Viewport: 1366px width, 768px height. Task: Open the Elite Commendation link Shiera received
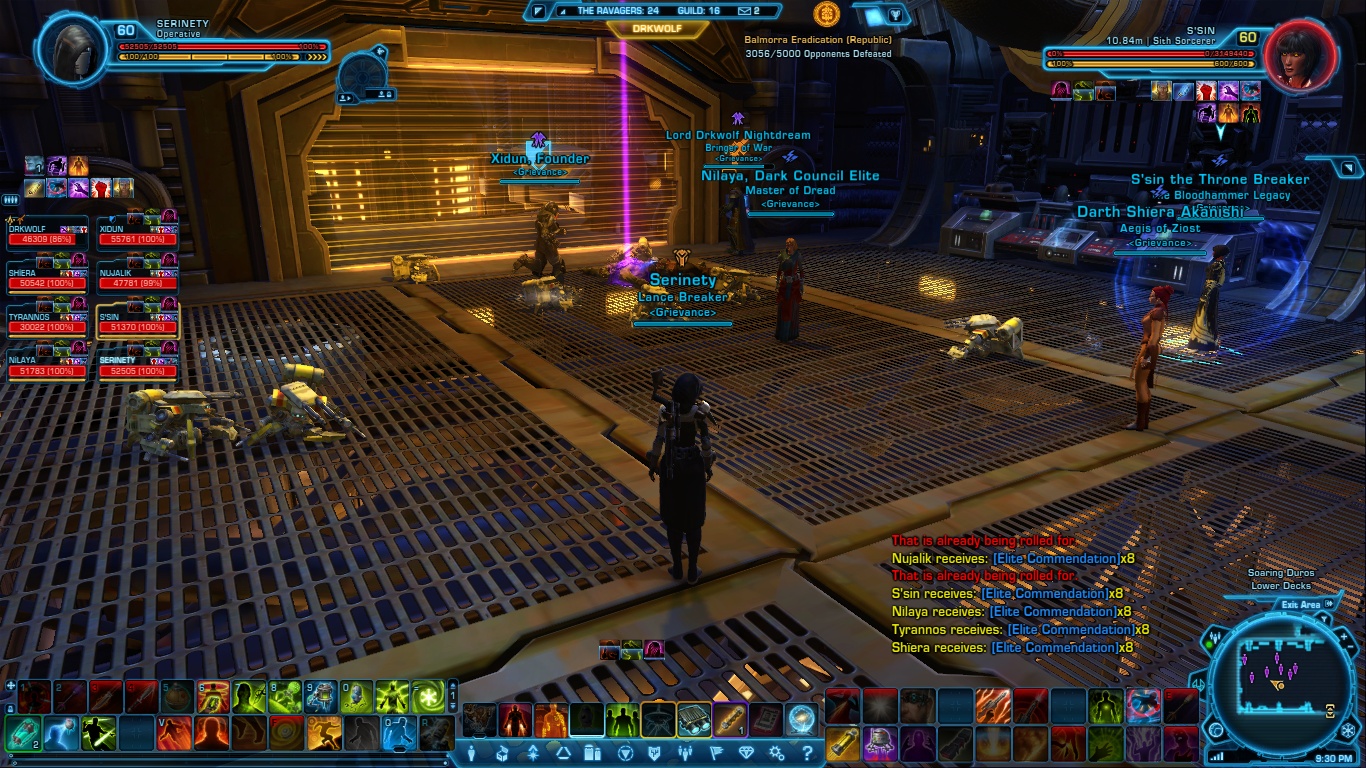pos(1054,648)
